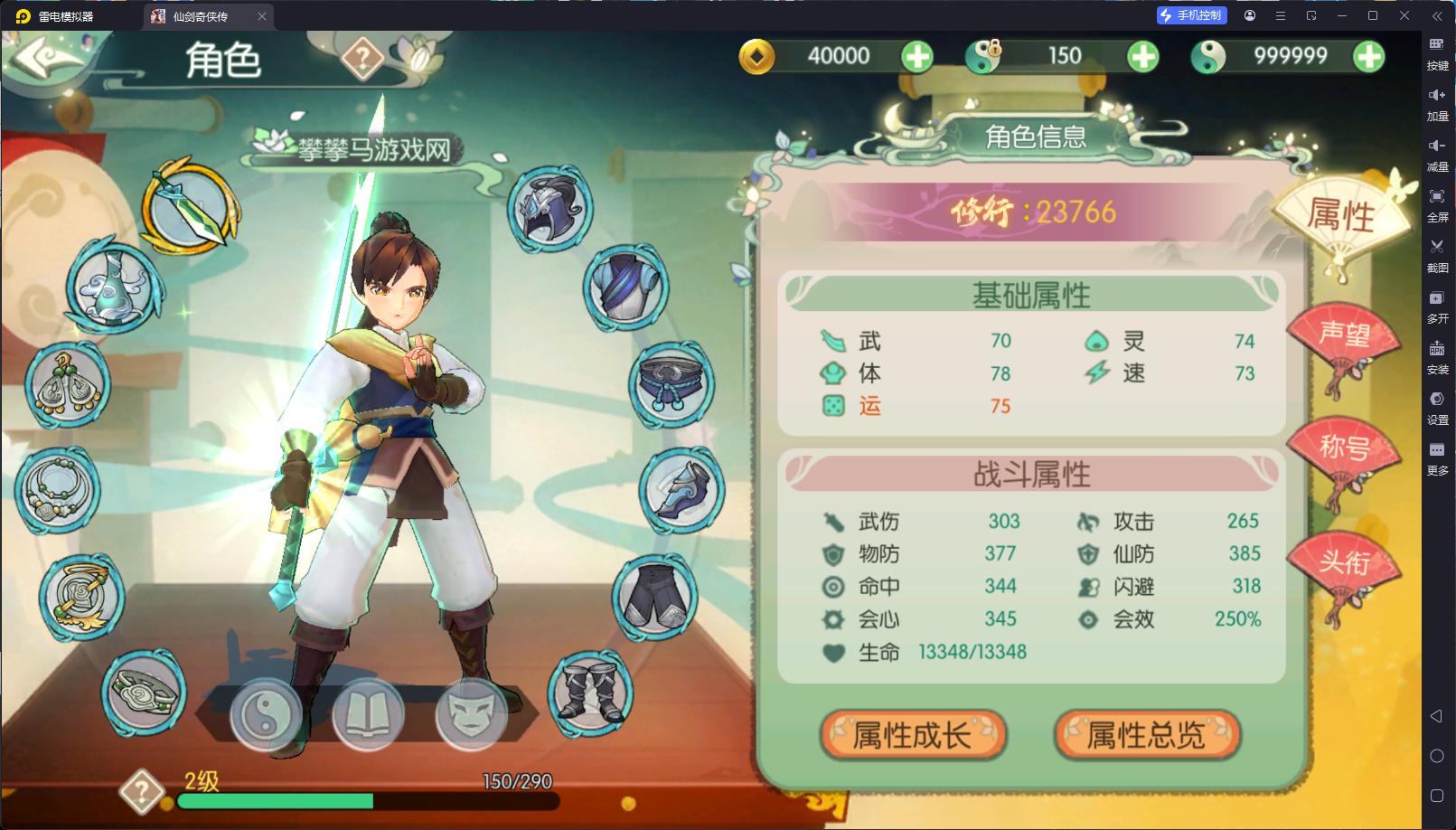1456x830 pixels.
Task: Open the emulator 设置 sidebar button
Action: [x=1437, y=406]
